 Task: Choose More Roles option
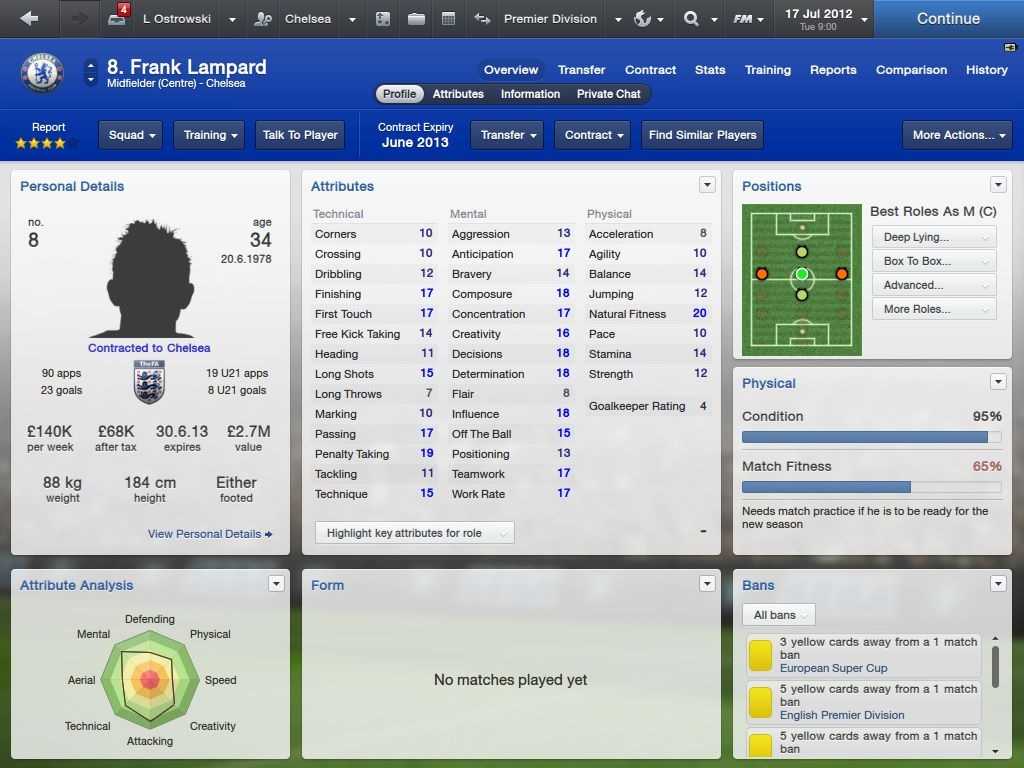[934, 309]
